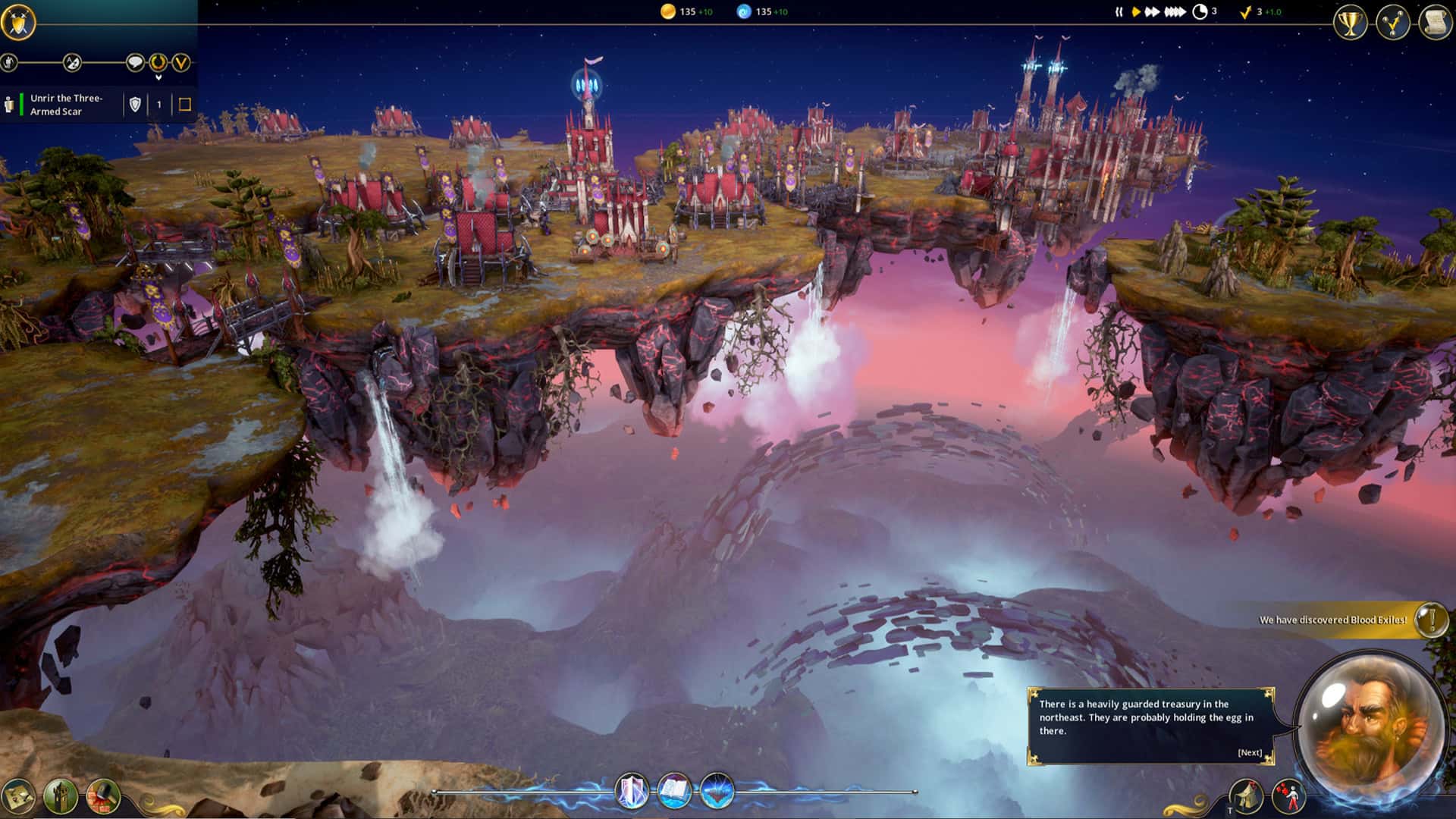Image resolution: width=1456 pixels, height=819 pixels.
Task: Click the faction shield emblem at top left
Action: 19,21
